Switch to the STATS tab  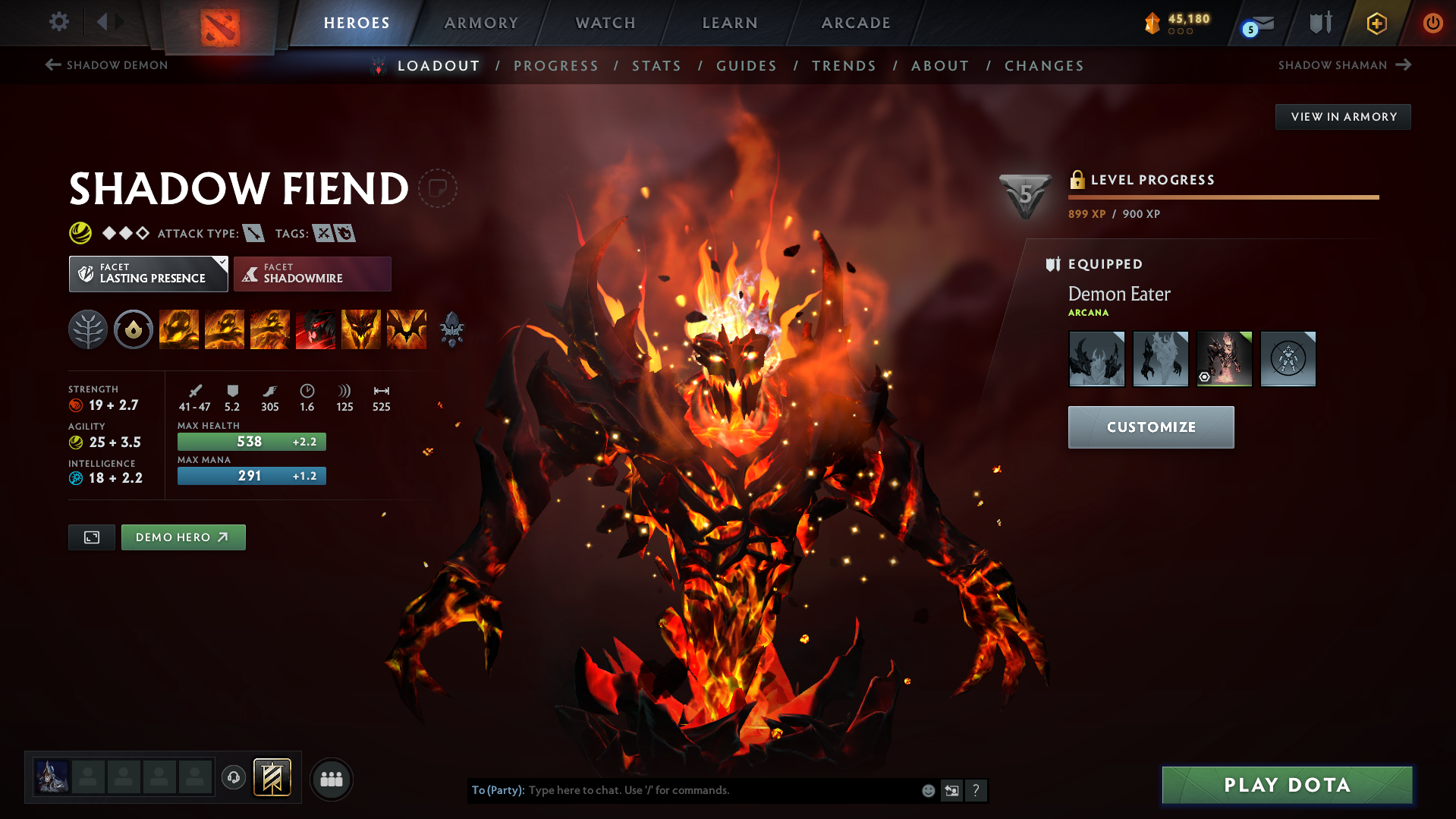[656, 66]
